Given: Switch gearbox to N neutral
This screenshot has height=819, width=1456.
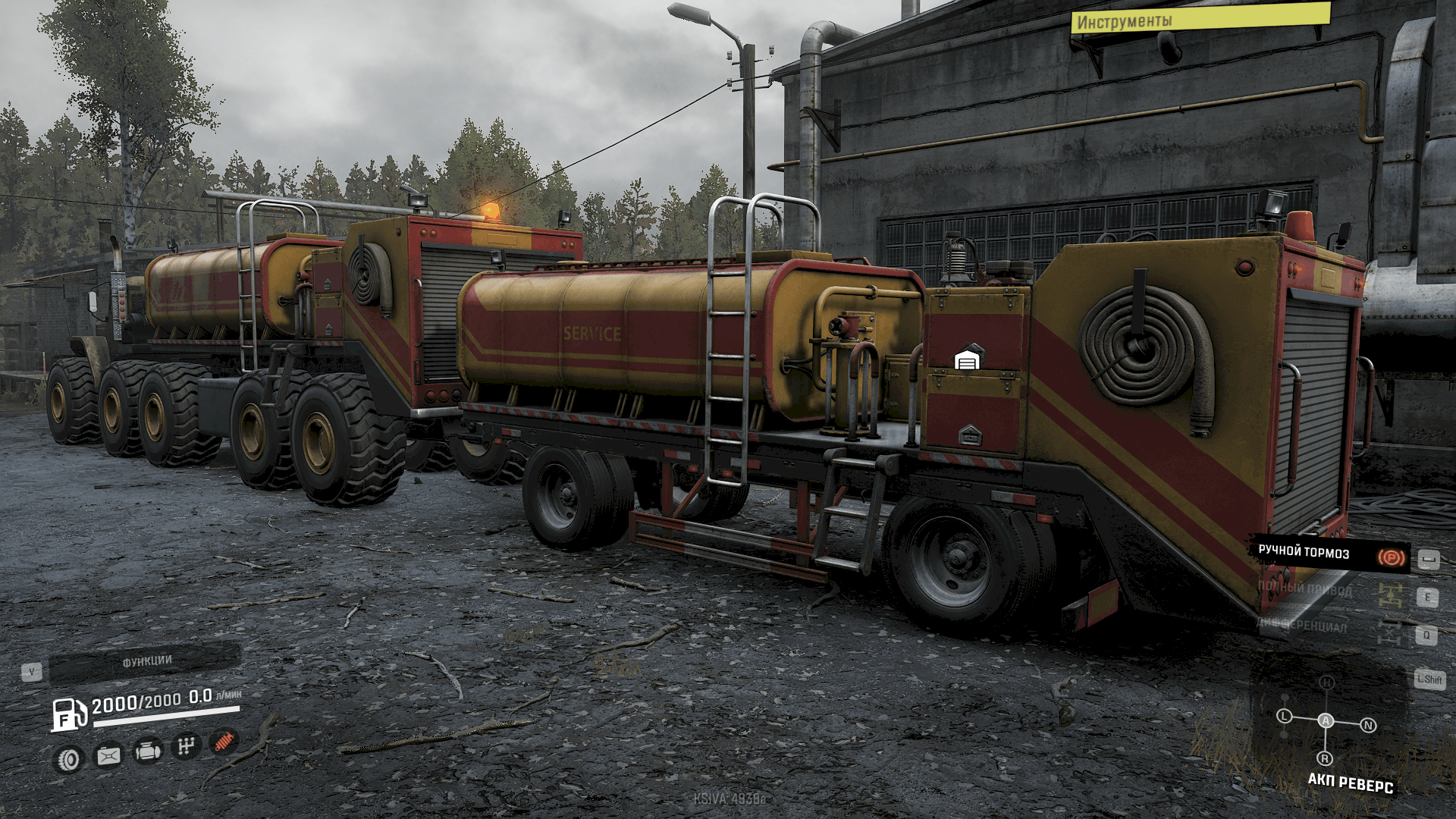Looking at the screenshot, I should (x=1368, y=726).
